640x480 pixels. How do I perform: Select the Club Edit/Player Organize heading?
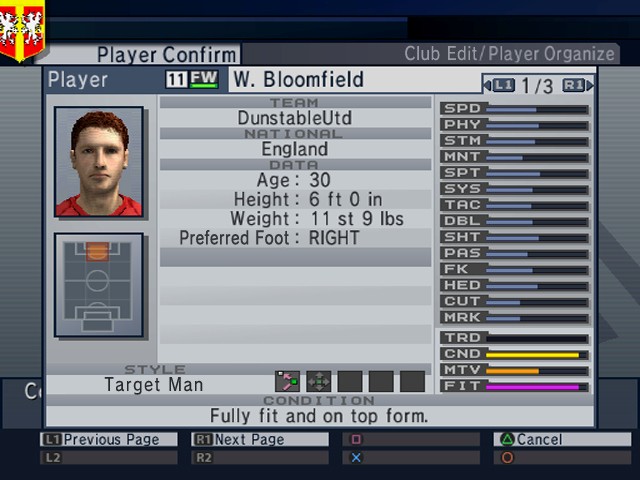(x=510, y=54)
